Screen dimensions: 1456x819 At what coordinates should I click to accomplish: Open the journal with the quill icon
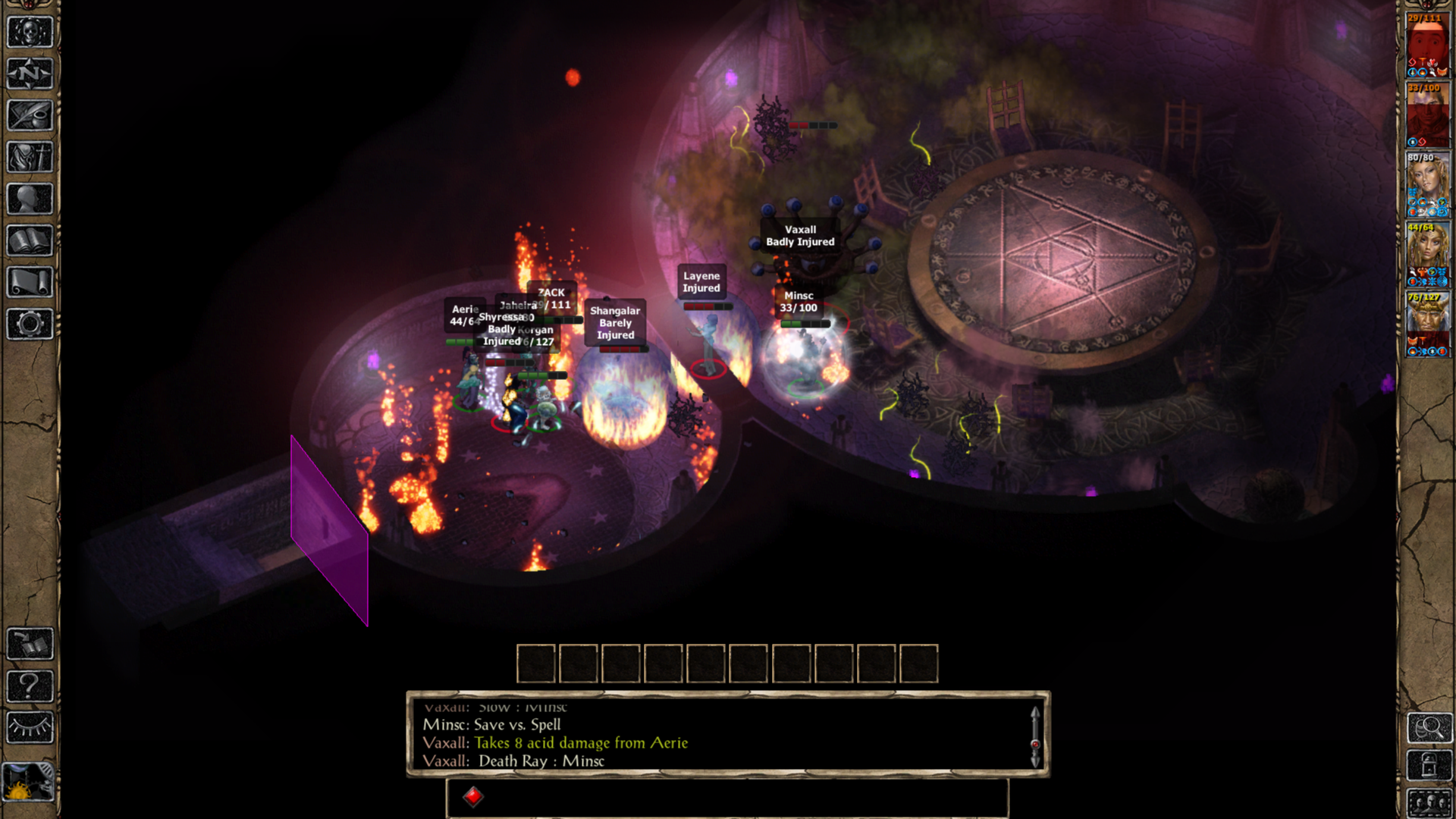[x=30, y=116]
